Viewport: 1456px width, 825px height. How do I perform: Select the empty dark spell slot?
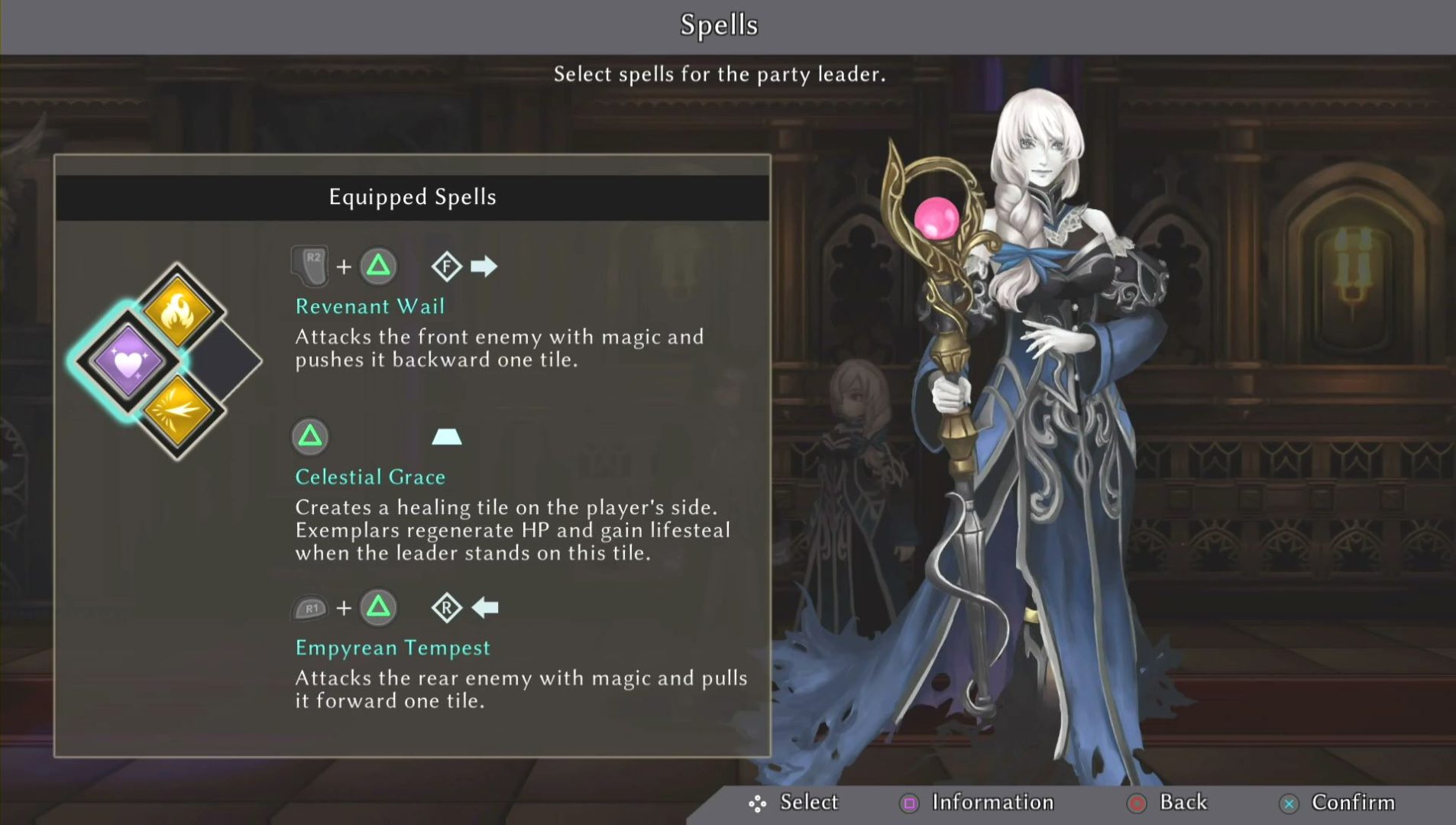coord(226,361)
